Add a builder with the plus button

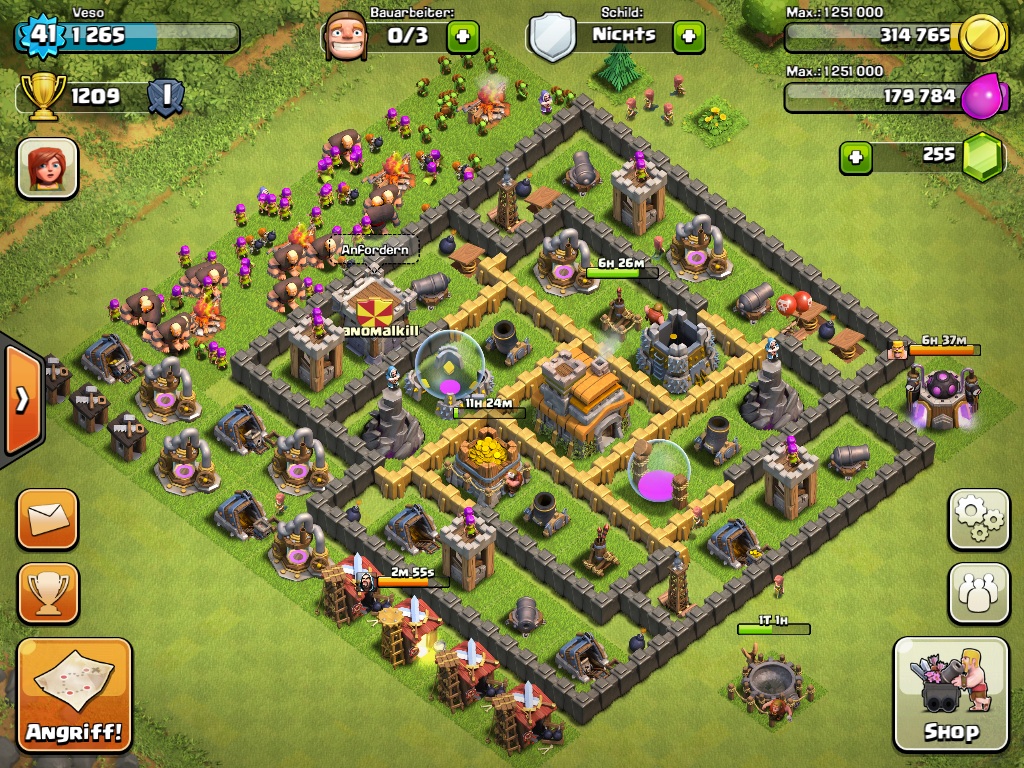[x=462, y=37]
